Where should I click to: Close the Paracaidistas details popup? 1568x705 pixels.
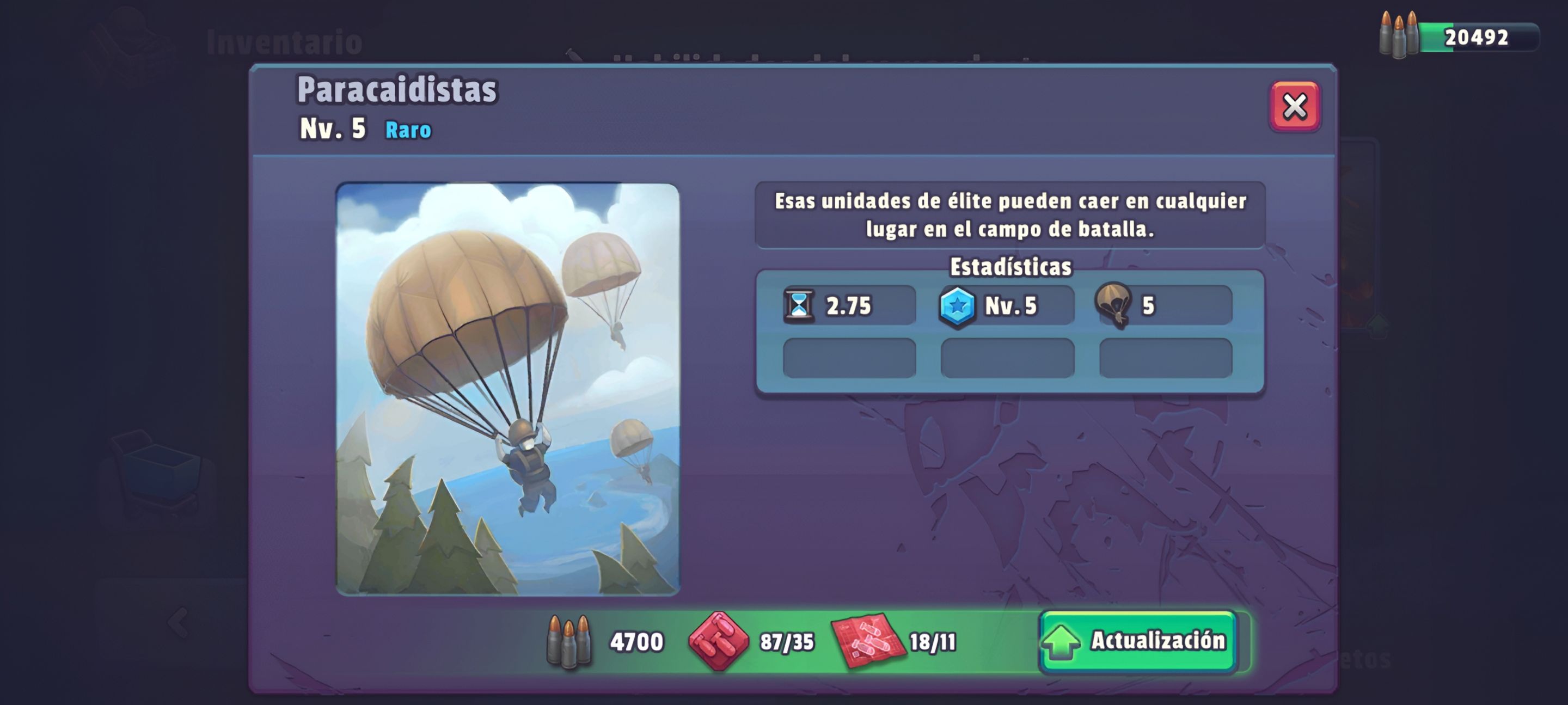click(x=1294, y=107)
